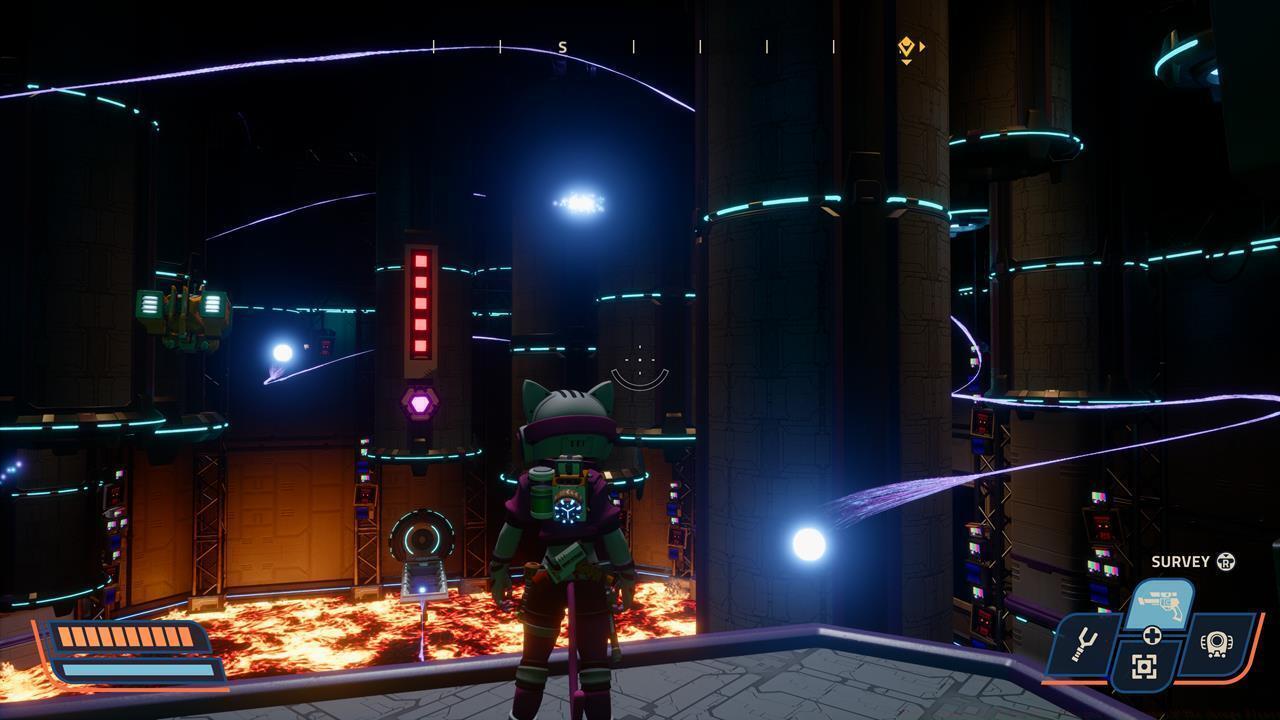This screenshot has width=1280, height=720.
Task: Select the camera capture tool icon
Action: [x=1143, y=666]
